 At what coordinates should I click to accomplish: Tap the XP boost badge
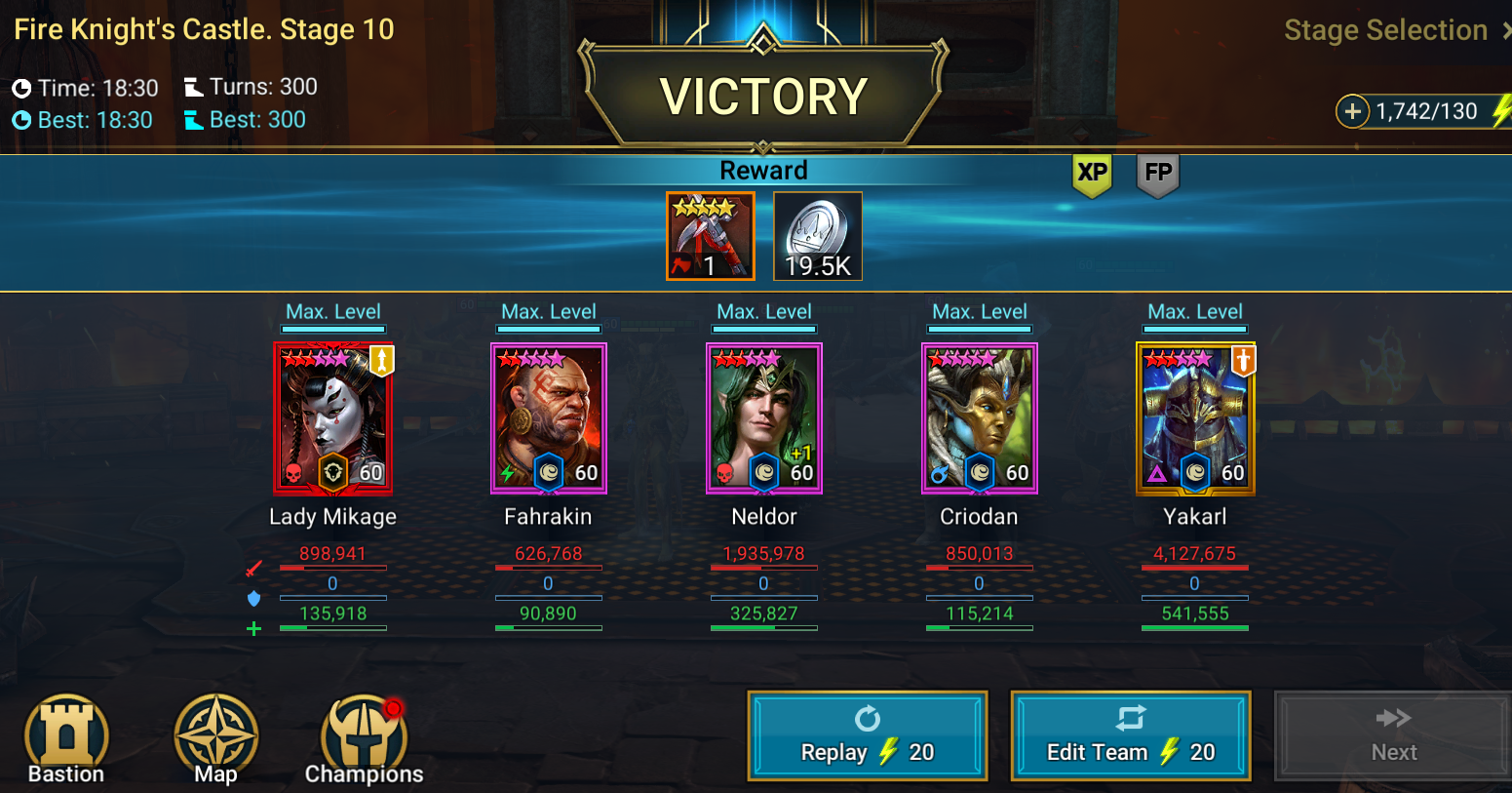click(x=1092, y=175)
